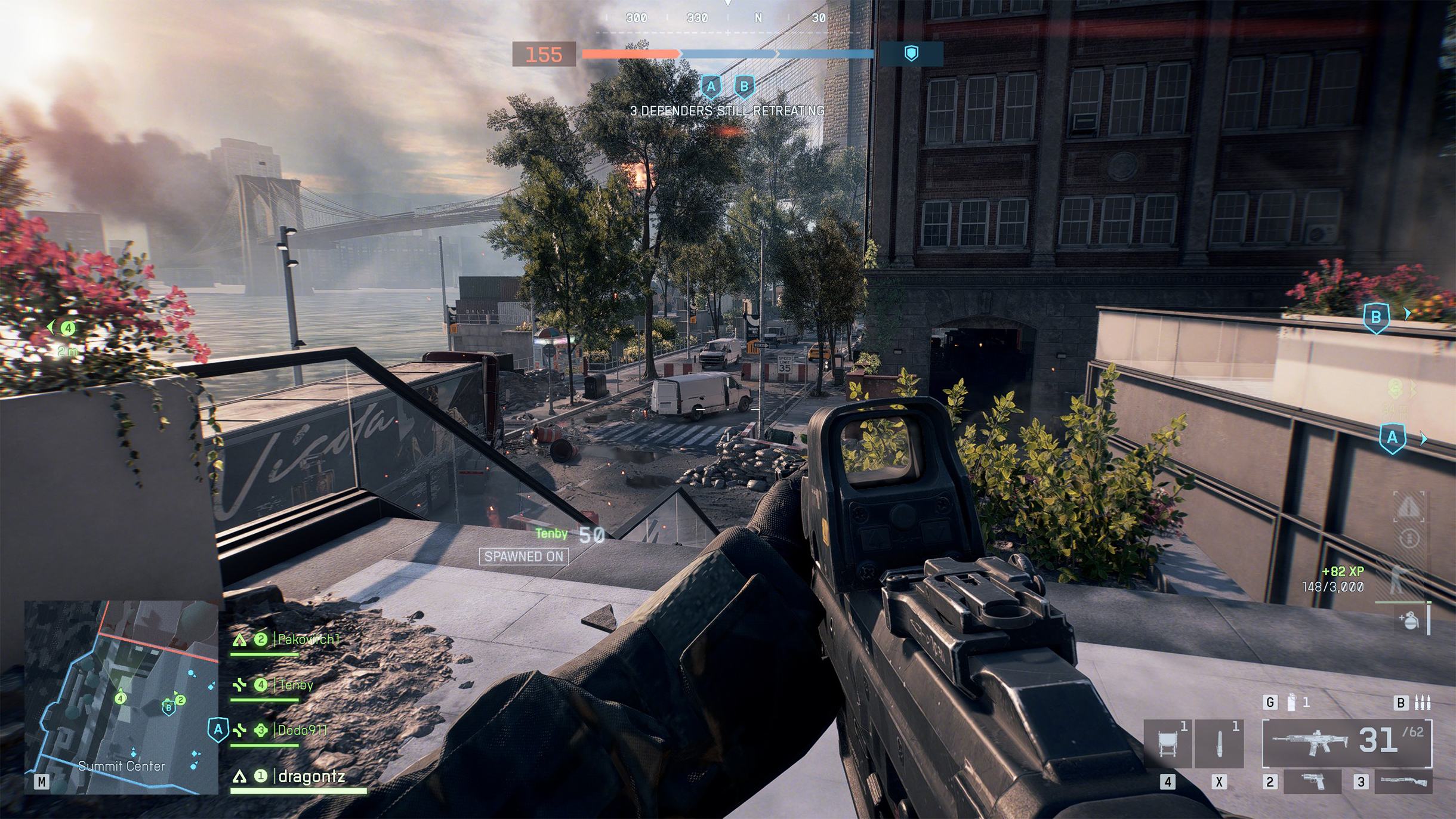This screenshot has height=819, width=1456.
Task: Select squad member Dodo911 in squad list
Action: pos(302,730)
